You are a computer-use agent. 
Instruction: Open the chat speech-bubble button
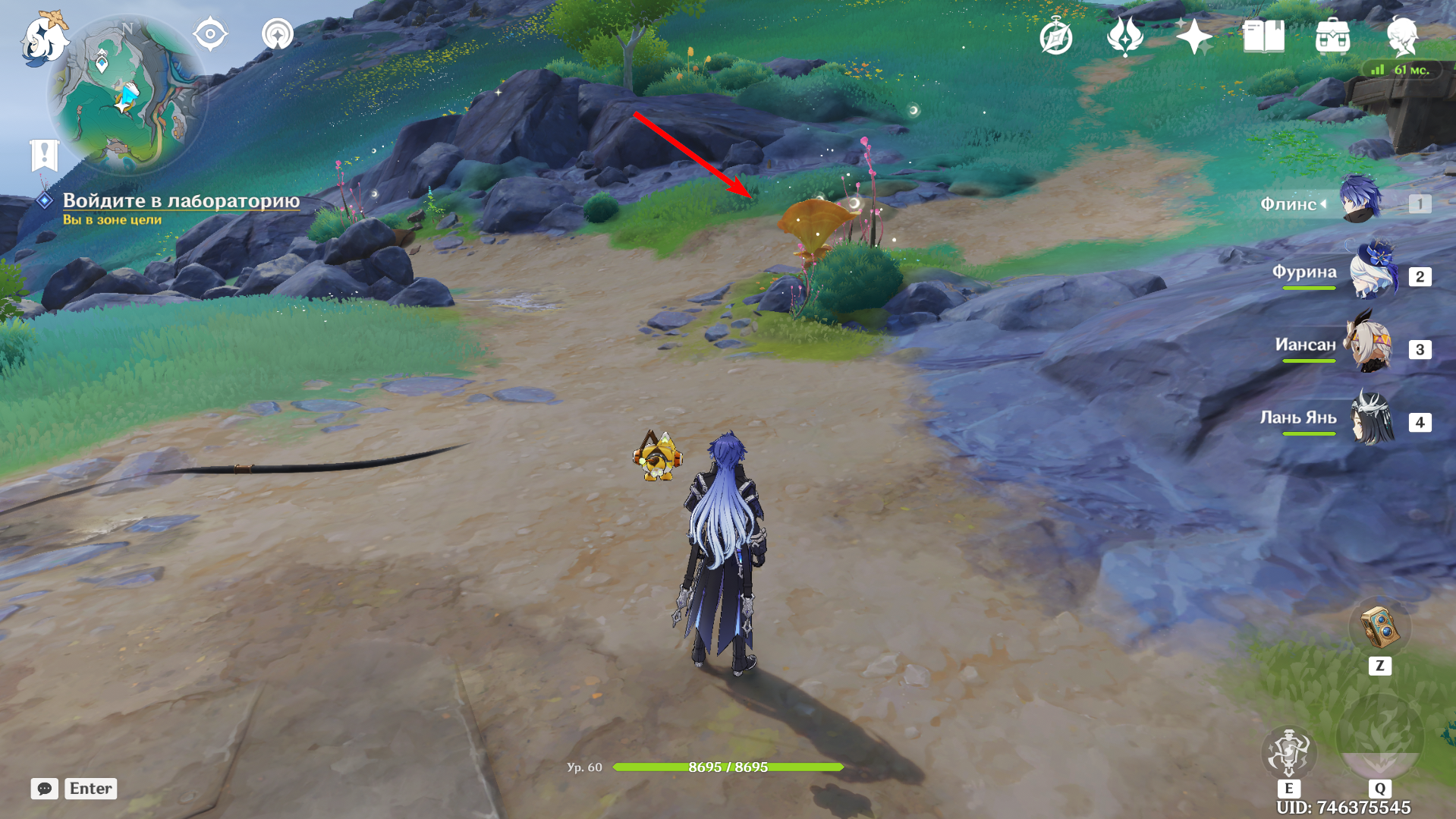[44, 789]
